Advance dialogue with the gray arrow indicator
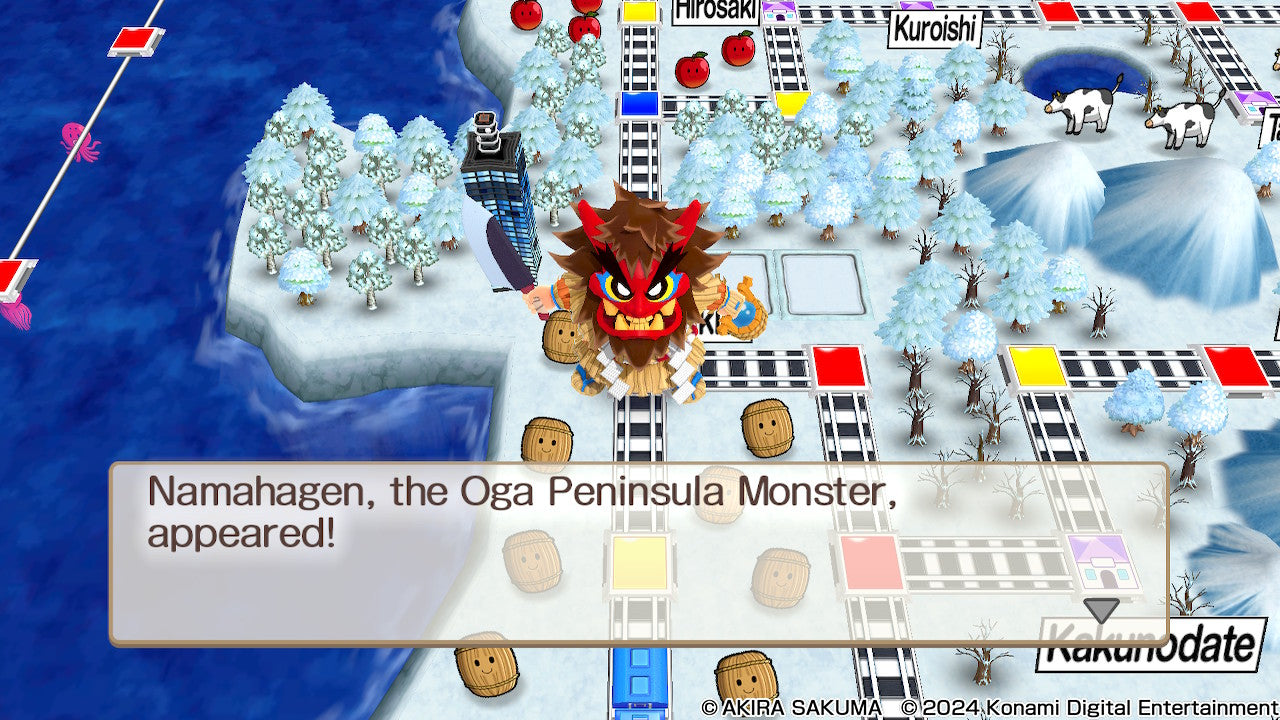This screenshot has width=1280, height=720. pos(1101,610)
